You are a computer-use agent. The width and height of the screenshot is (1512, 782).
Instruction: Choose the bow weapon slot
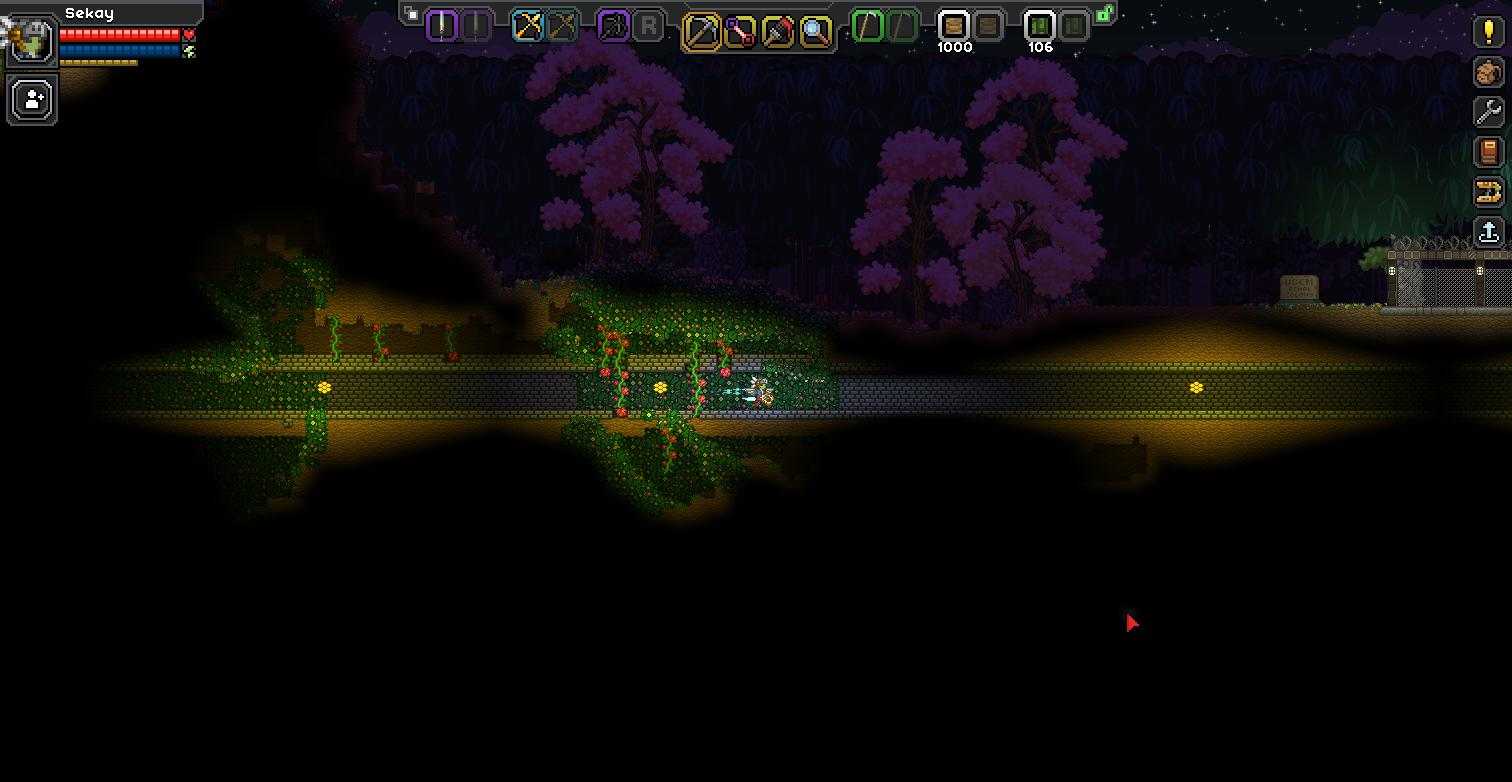(x=527, y=26)
